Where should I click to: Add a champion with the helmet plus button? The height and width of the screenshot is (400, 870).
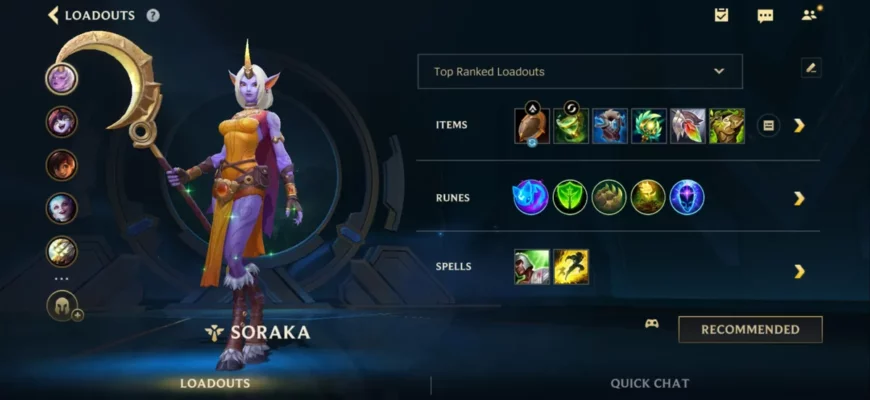(63, 305)
